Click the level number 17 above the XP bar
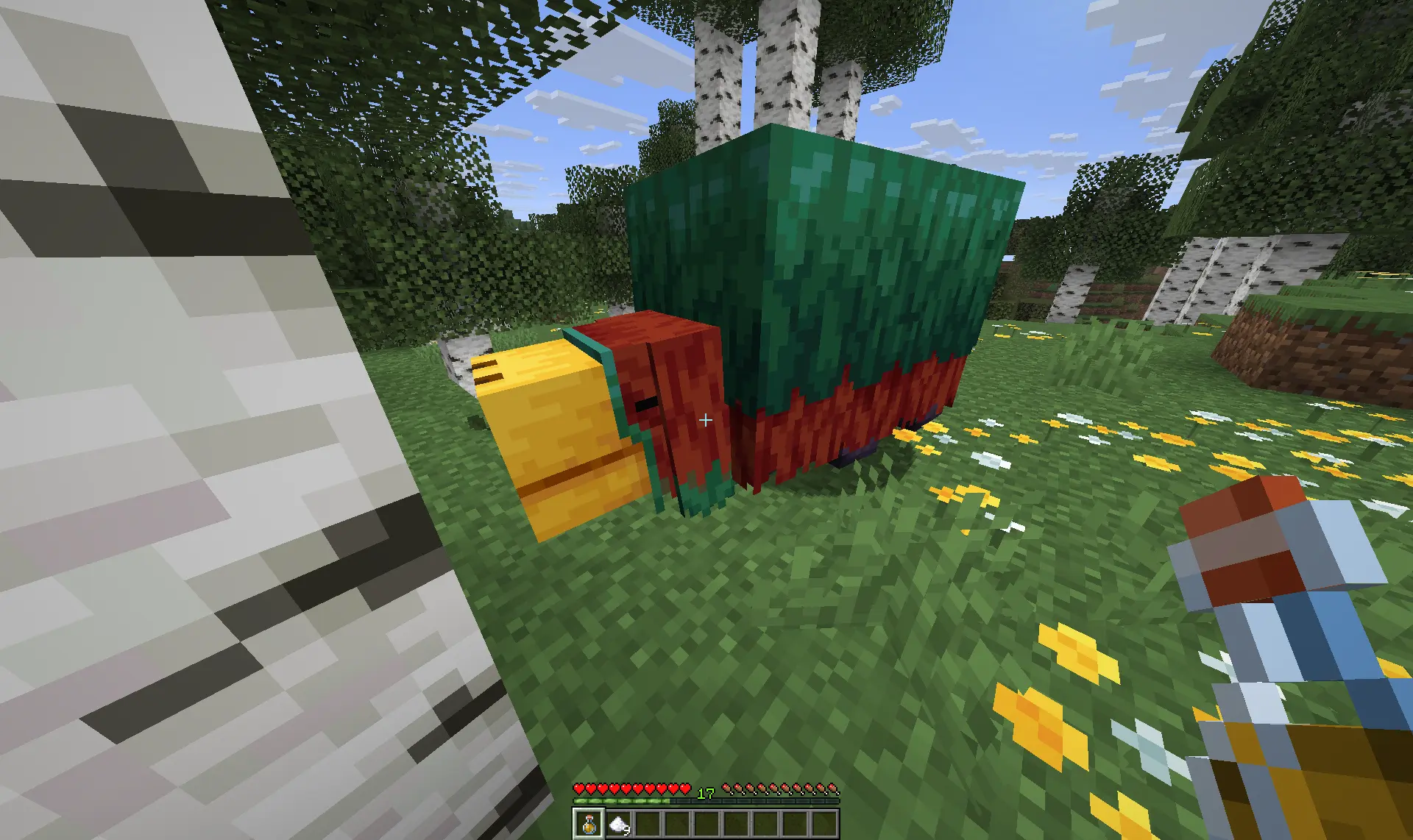This screenshot has width=1413, height=840. click(x=708, y=793)
